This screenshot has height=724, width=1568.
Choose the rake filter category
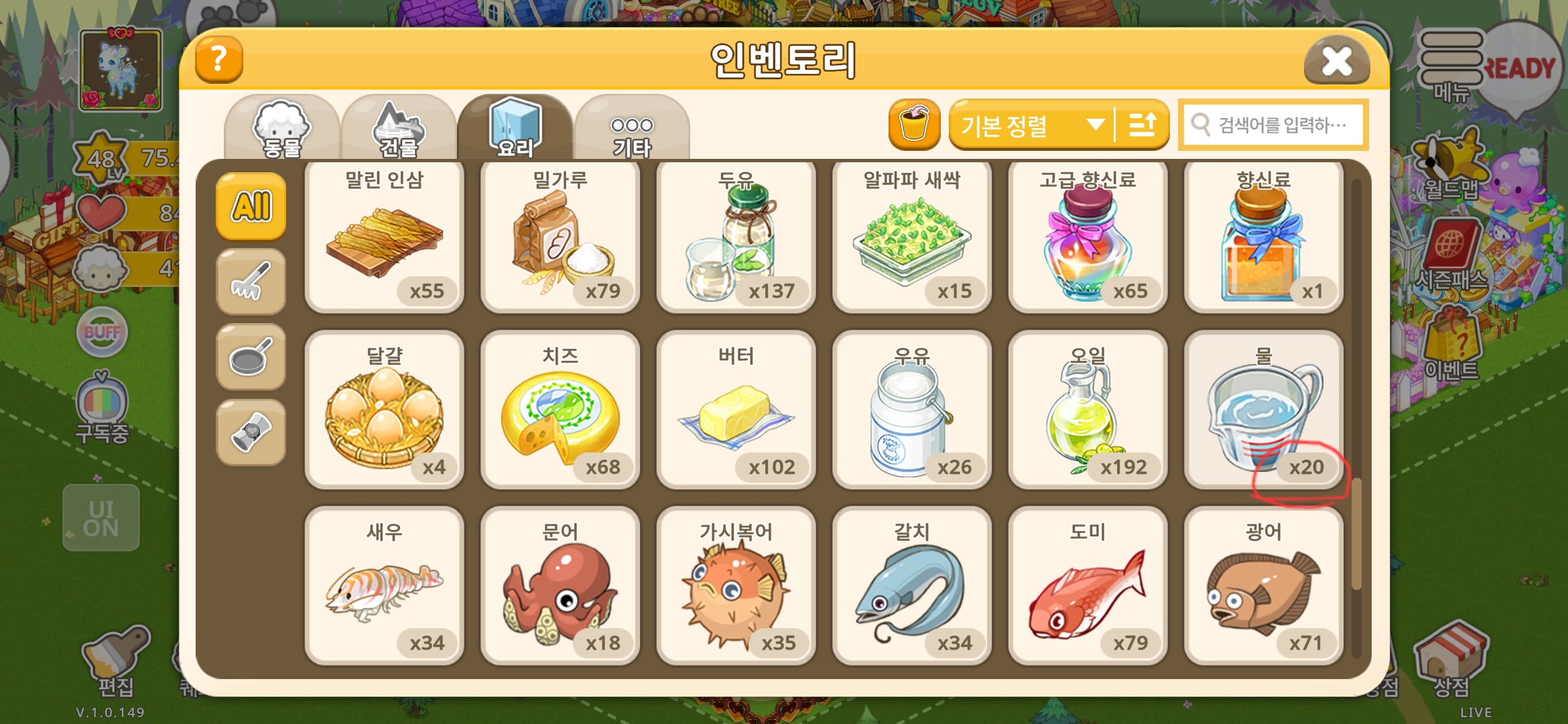[x=251, y=282]
